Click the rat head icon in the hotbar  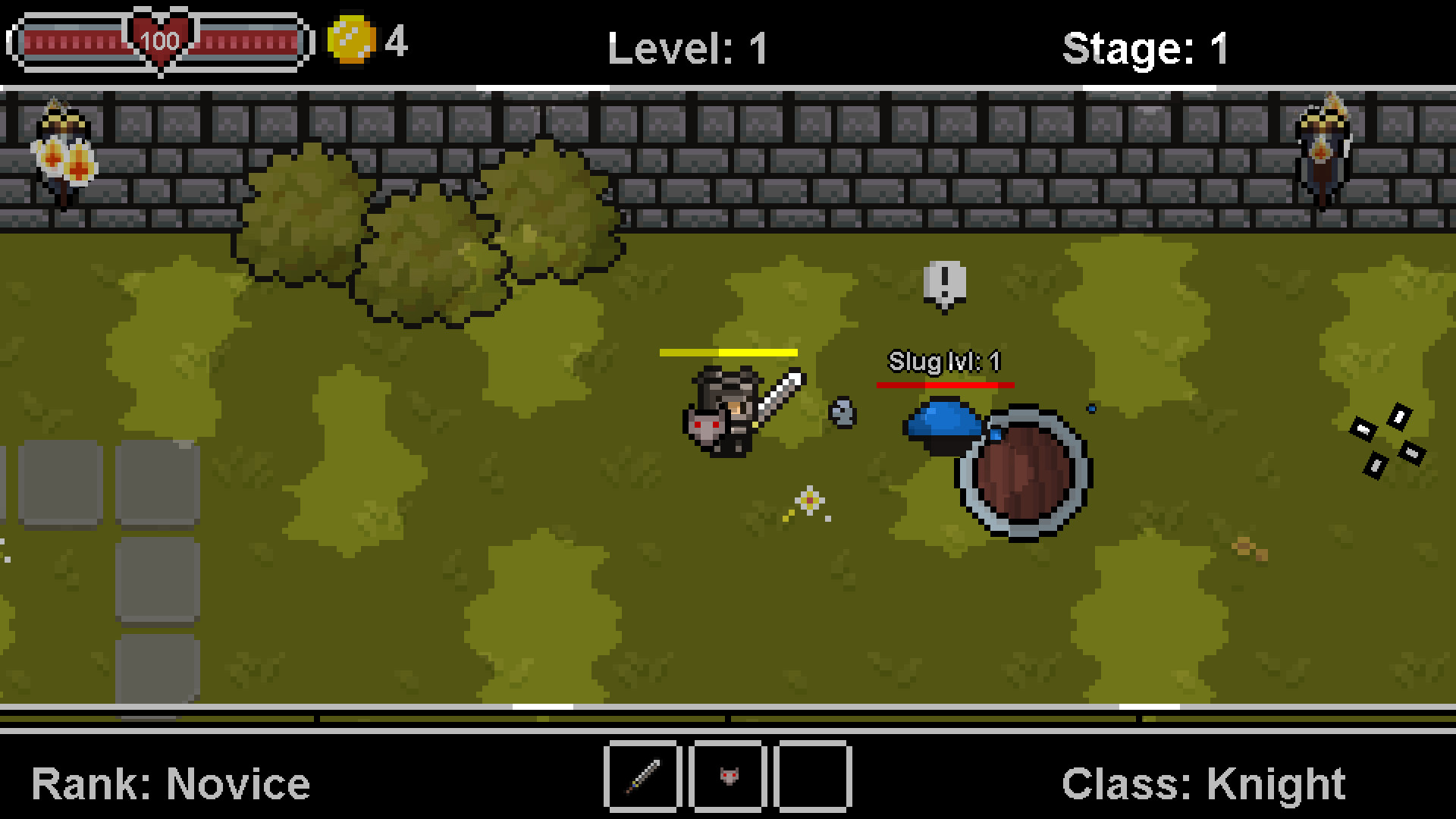728,777
